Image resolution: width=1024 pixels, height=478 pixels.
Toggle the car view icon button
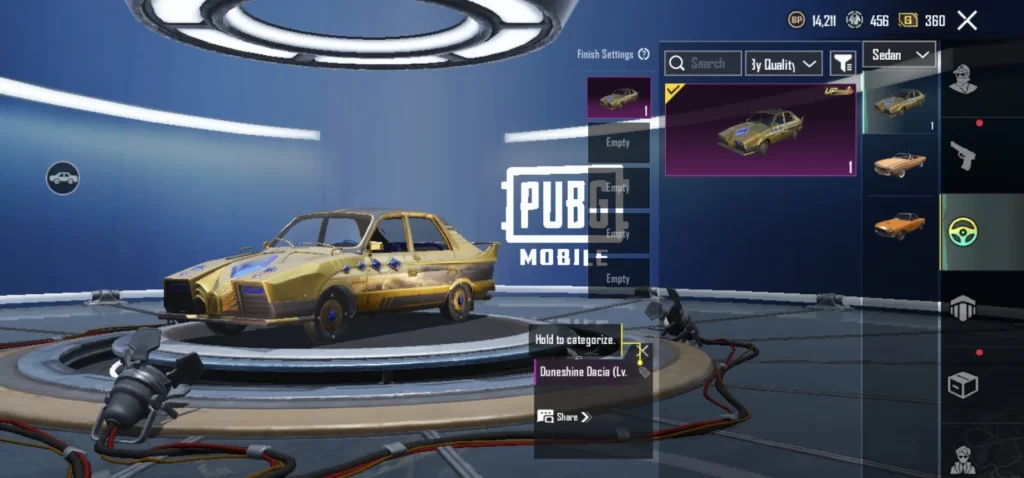tap(63, 178)
